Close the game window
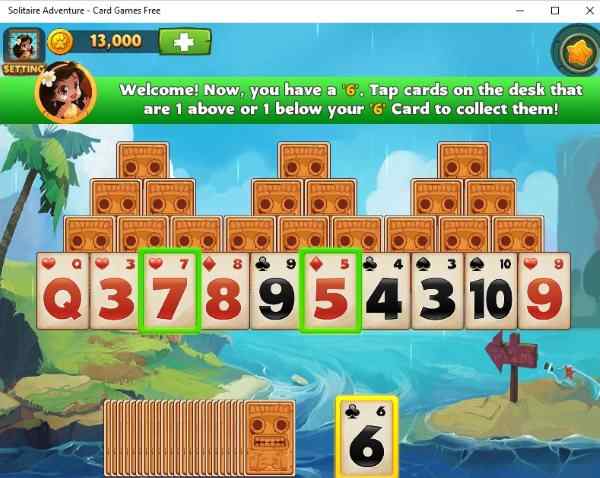Image resolution: width=600 pixels, height=478 pixels. click(x=582, y=10)
